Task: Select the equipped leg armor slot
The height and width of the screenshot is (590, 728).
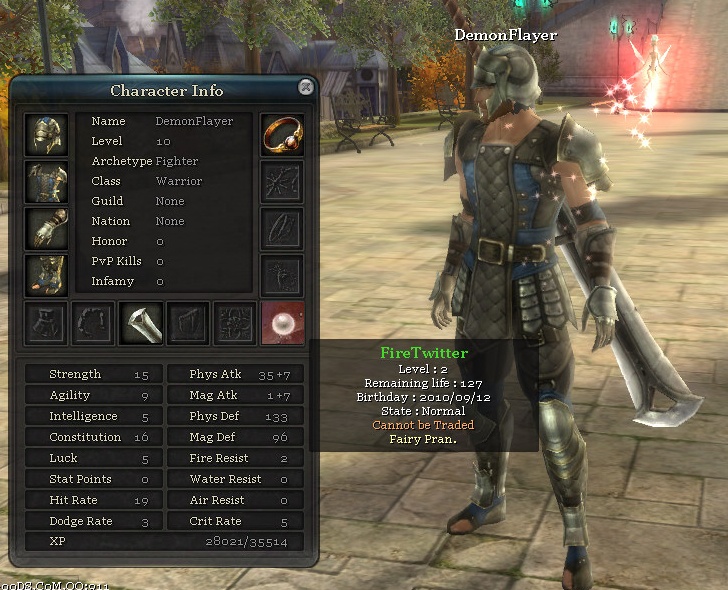Action: pyautogui.click(x=46, y=275)
